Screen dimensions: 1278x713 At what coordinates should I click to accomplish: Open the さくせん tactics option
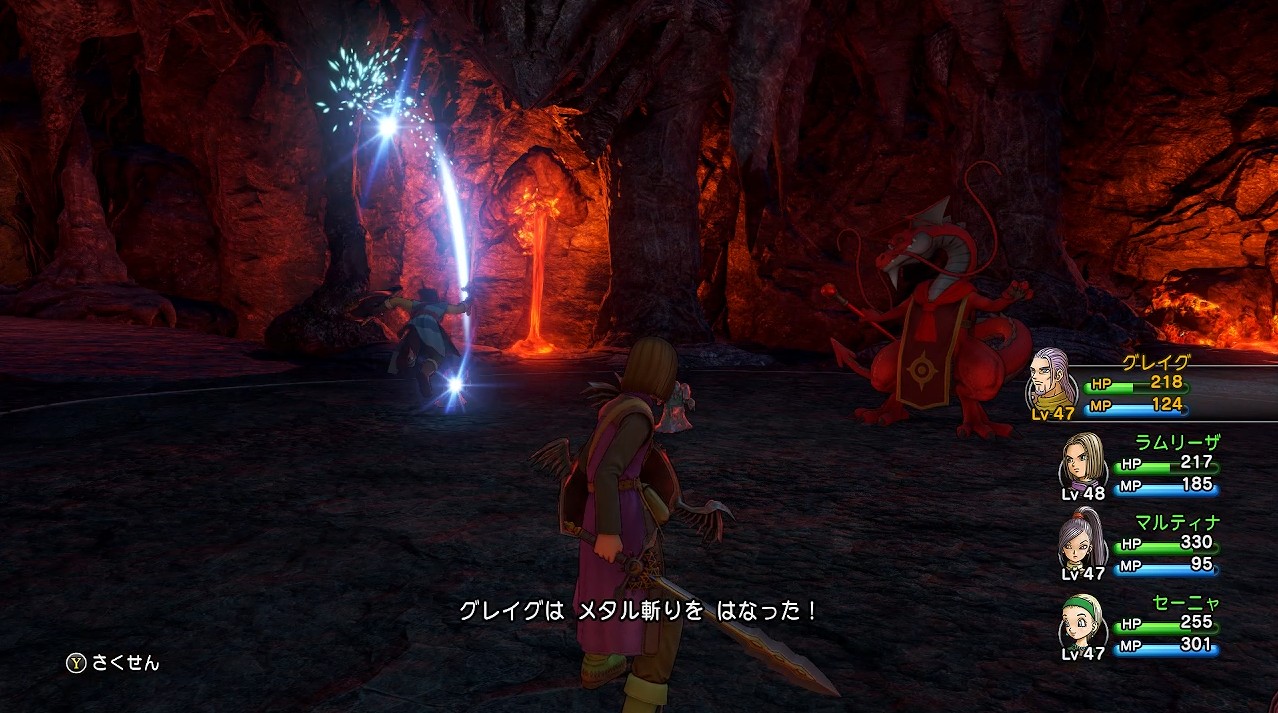tap(113, 663)
